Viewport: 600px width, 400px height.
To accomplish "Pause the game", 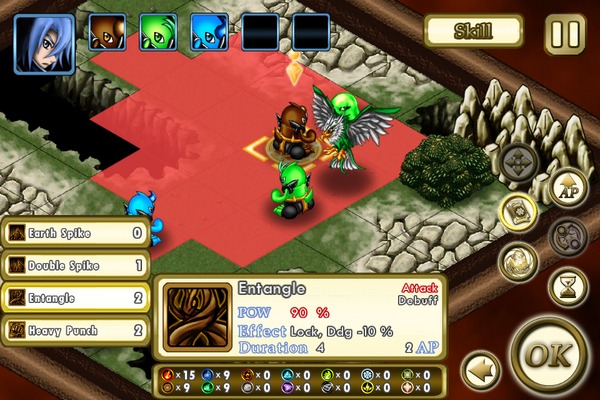I will 565,33.
